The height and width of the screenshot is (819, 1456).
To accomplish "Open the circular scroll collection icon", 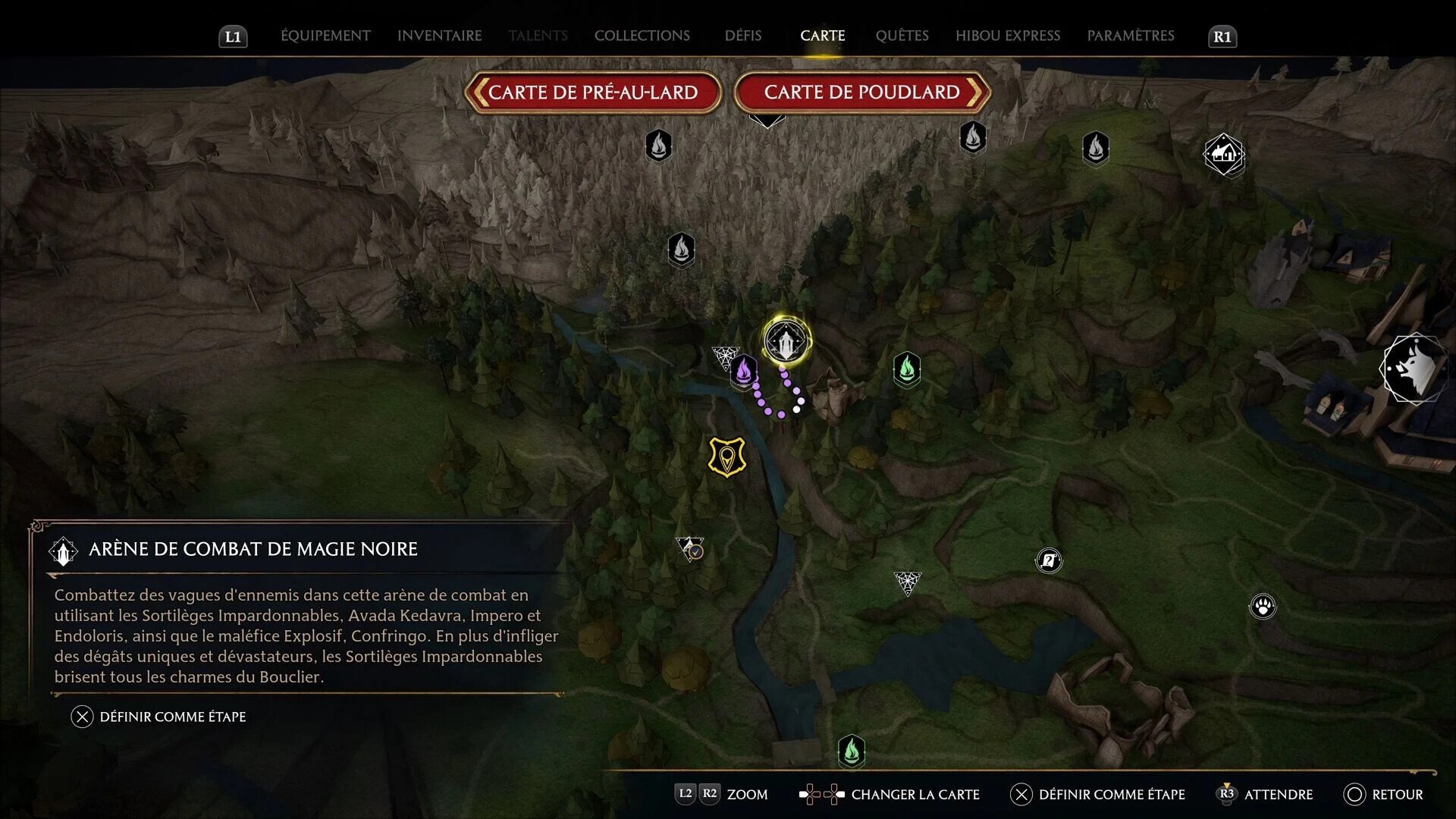I will click(x=1049, y=560).
